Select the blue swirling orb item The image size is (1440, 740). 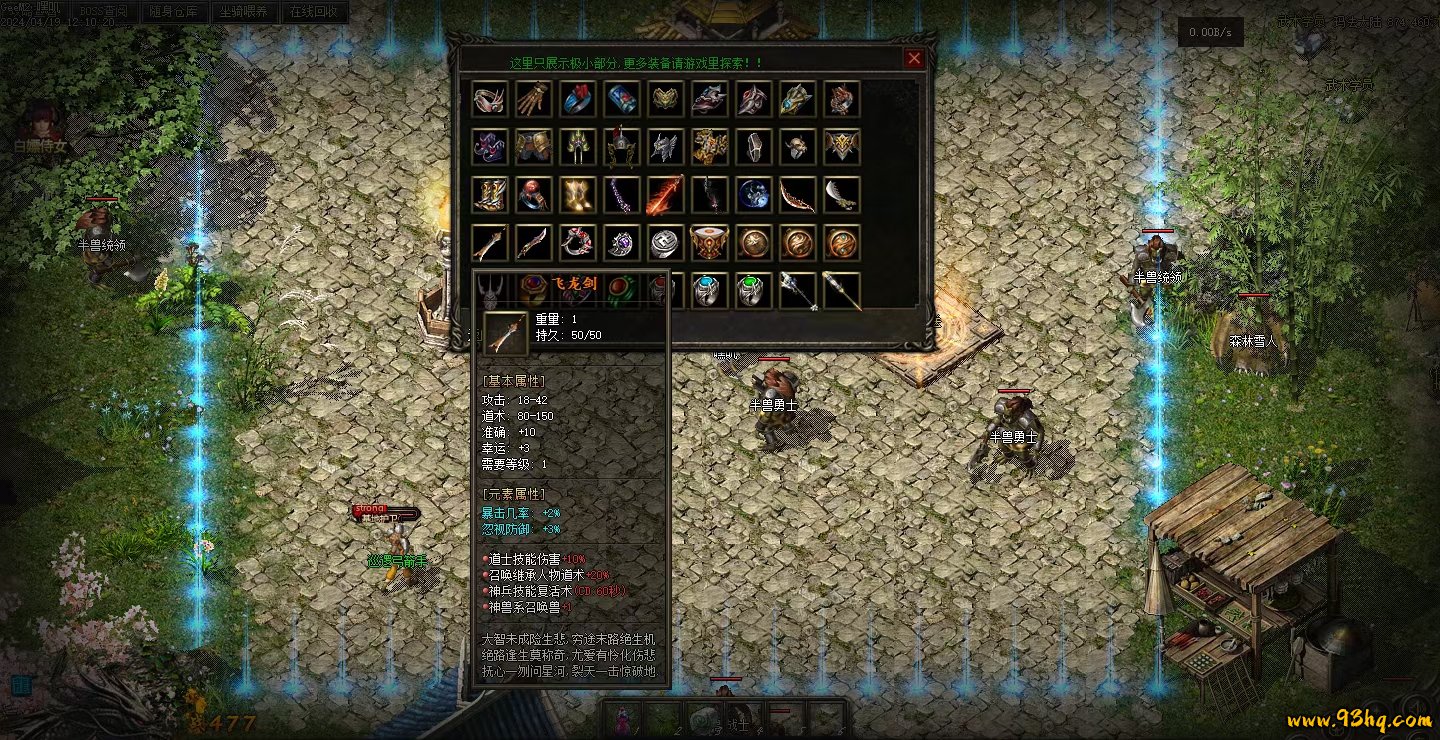(x=754, y=195)
